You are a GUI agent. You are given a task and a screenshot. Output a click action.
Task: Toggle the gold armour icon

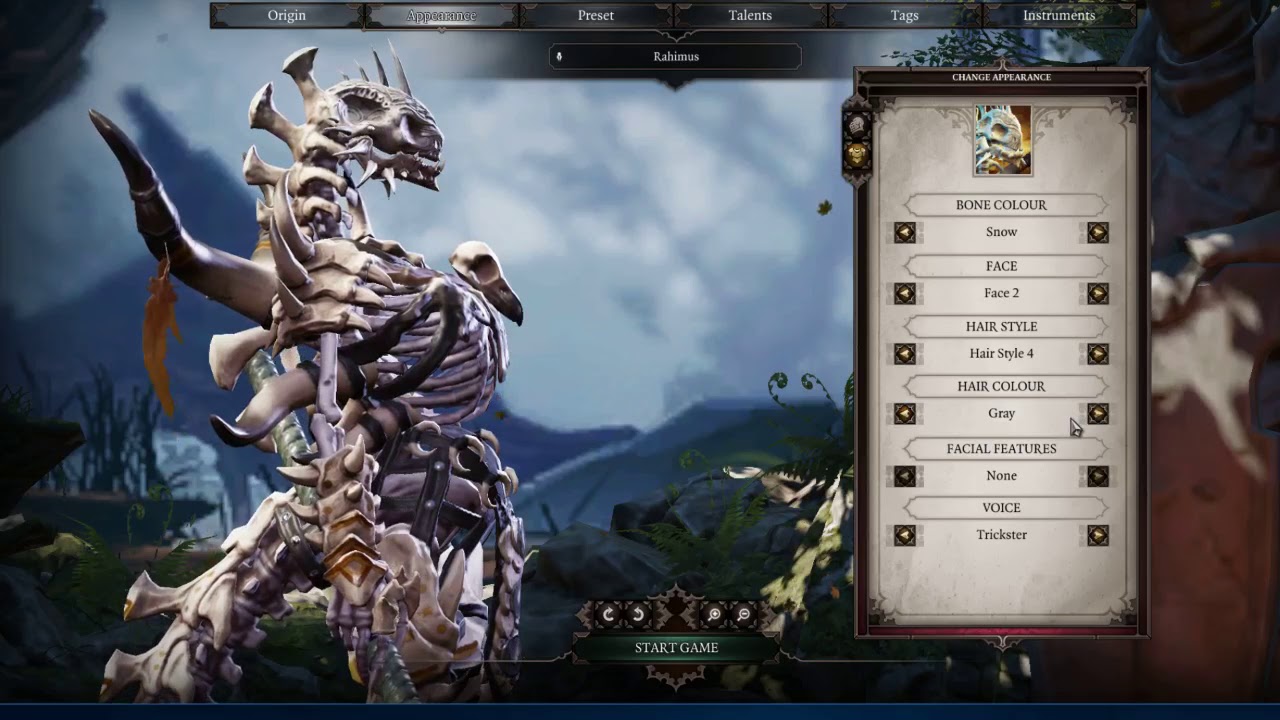857,155
